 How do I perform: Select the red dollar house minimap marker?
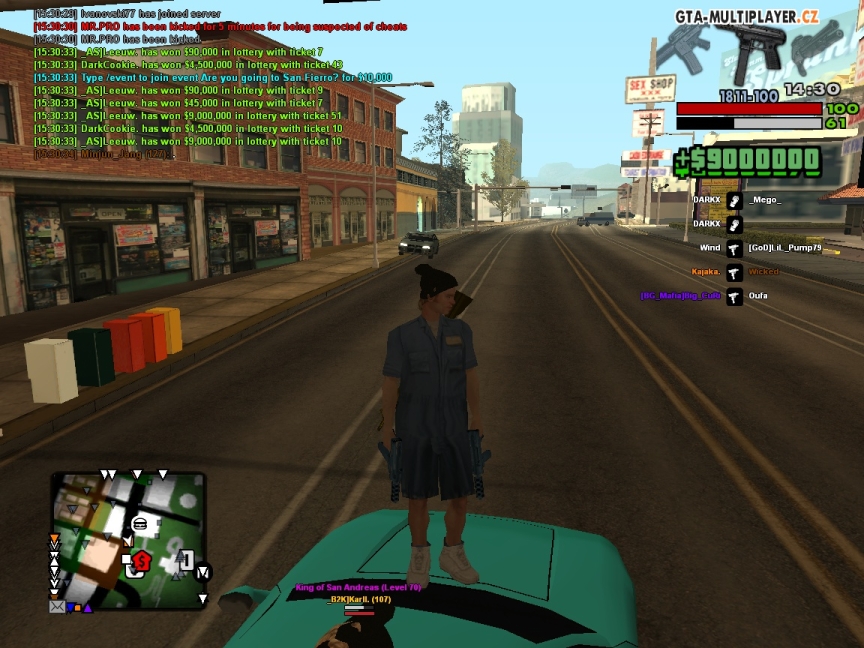pos(142,562)
